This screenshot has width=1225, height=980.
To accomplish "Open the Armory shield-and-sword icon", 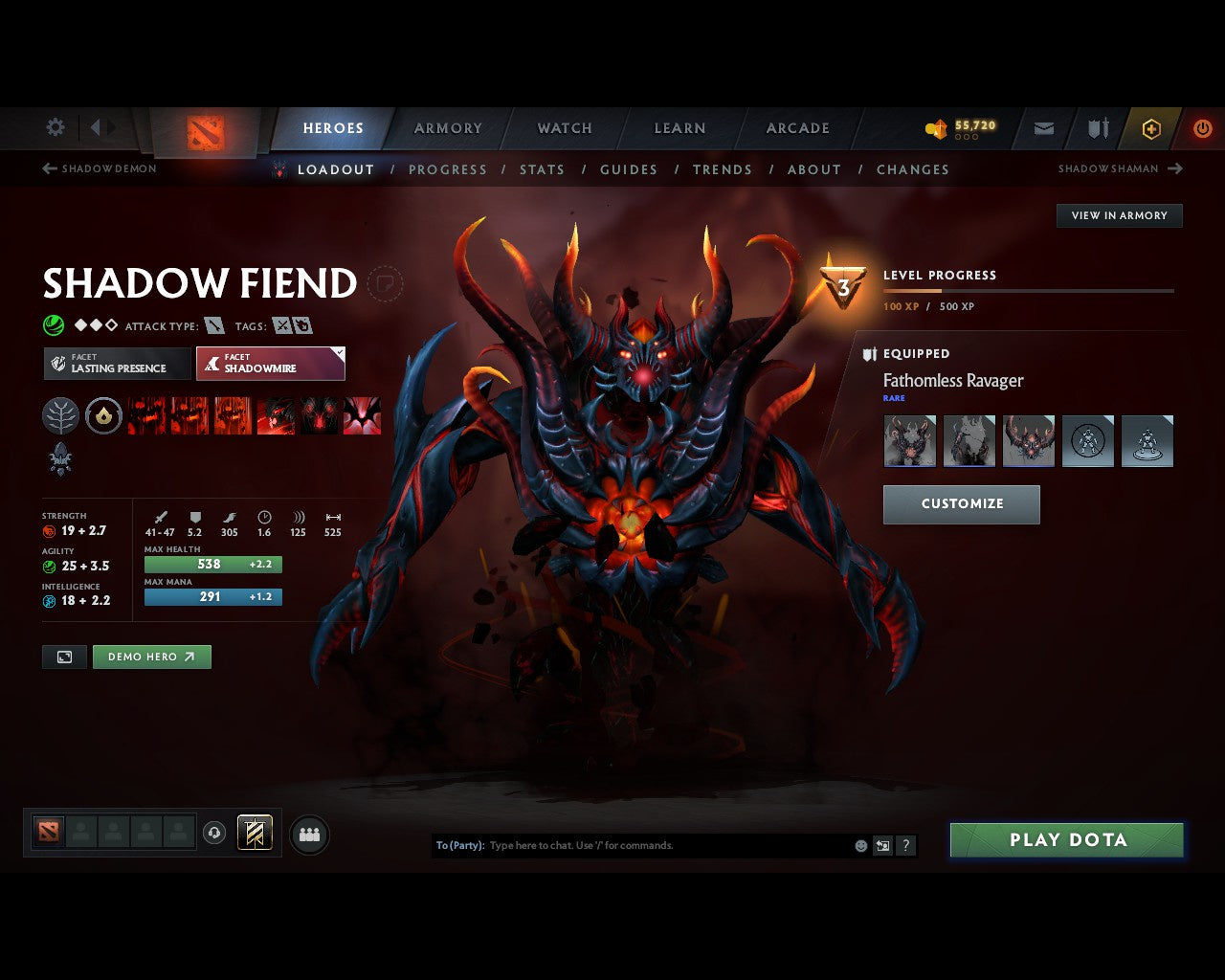I will tap(1097, 128).
